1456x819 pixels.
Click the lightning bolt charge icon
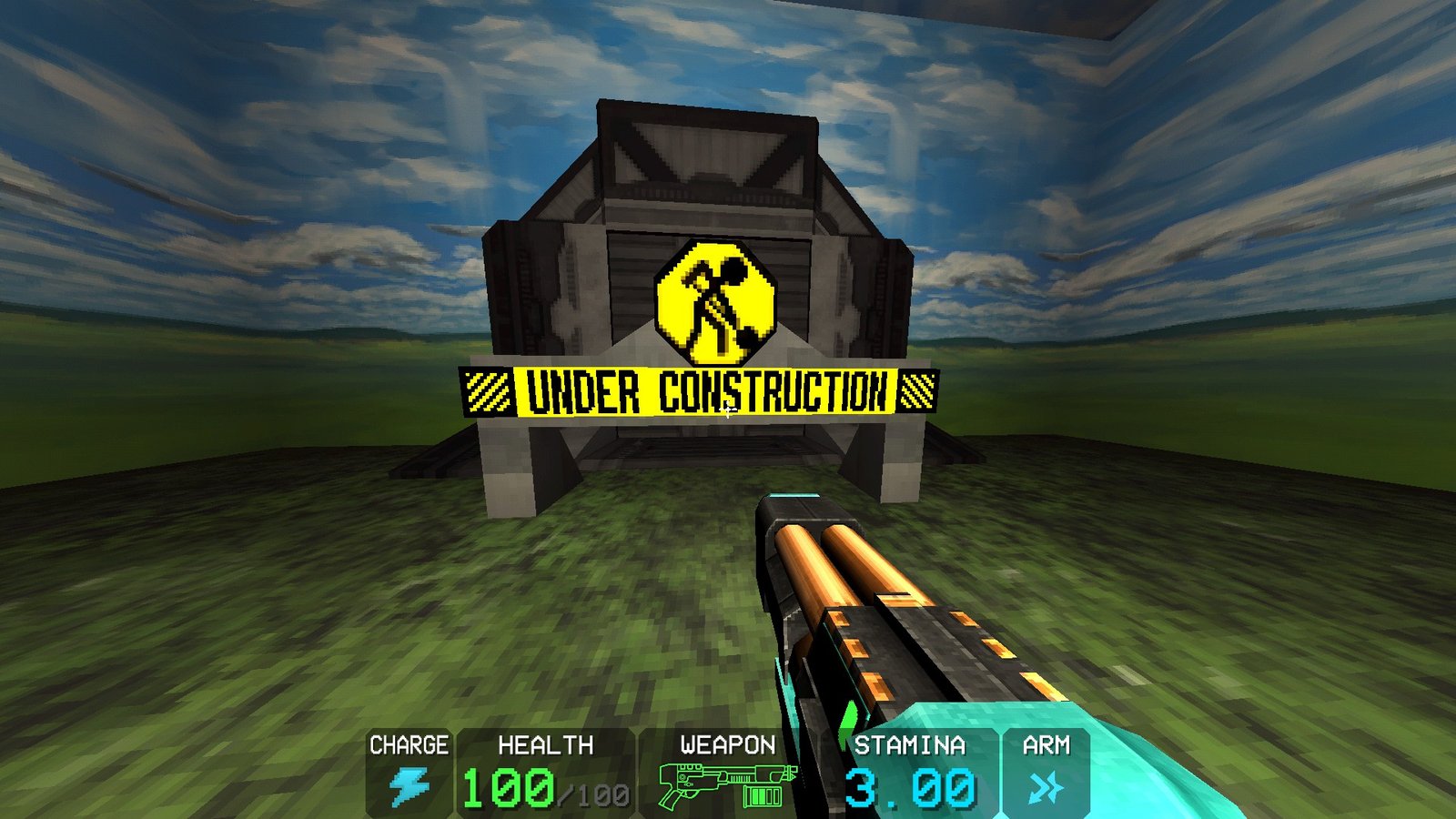point(410,785)
